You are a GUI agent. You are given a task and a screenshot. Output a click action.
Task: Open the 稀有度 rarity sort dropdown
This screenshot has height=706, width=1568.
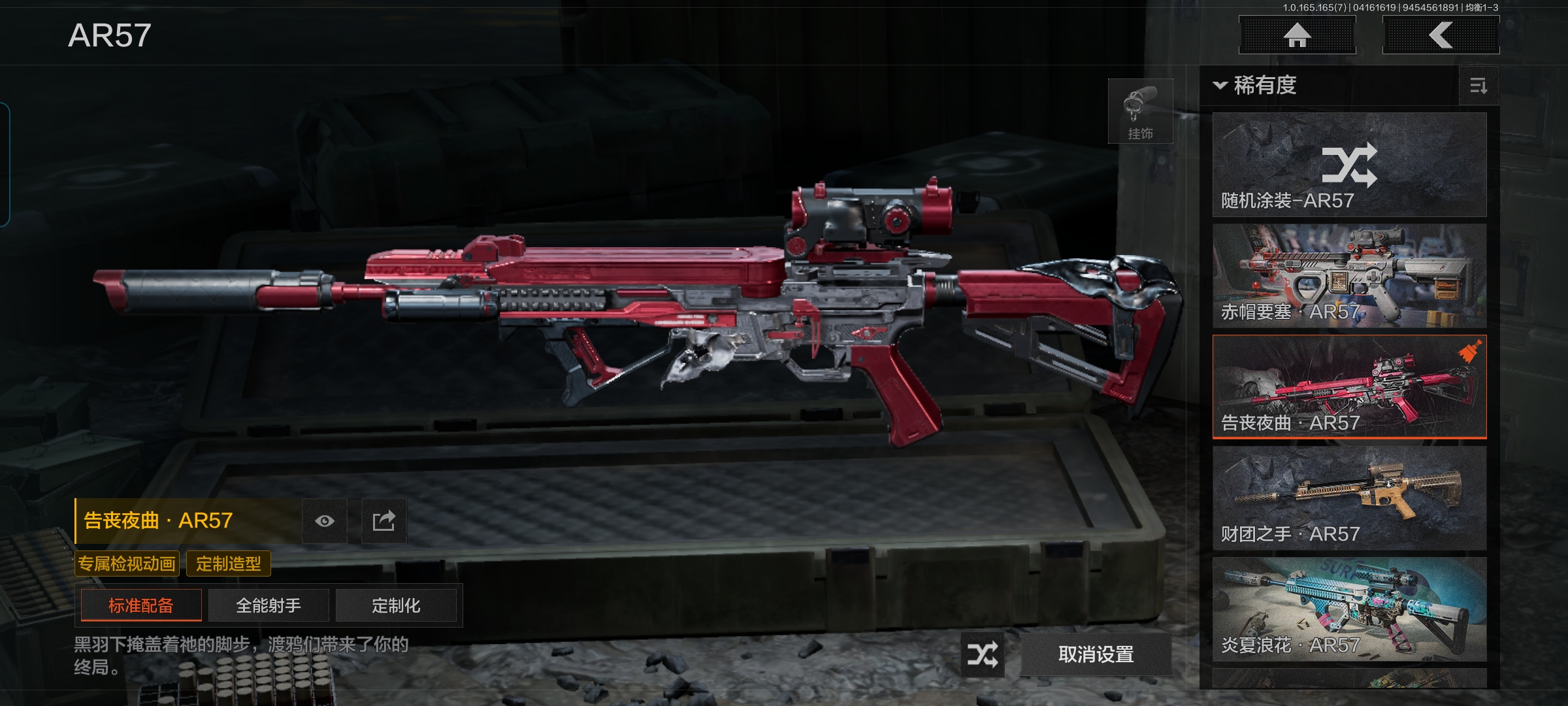(1256, 86)
